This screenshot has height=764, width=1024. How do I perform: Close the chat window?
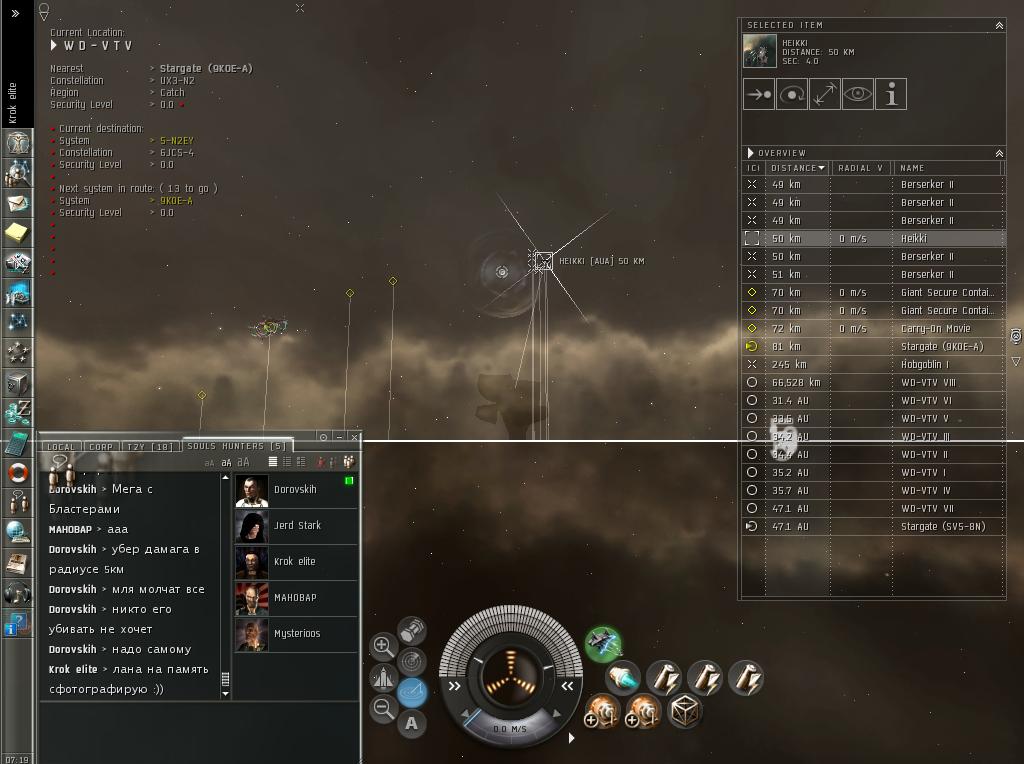point(354,437)
